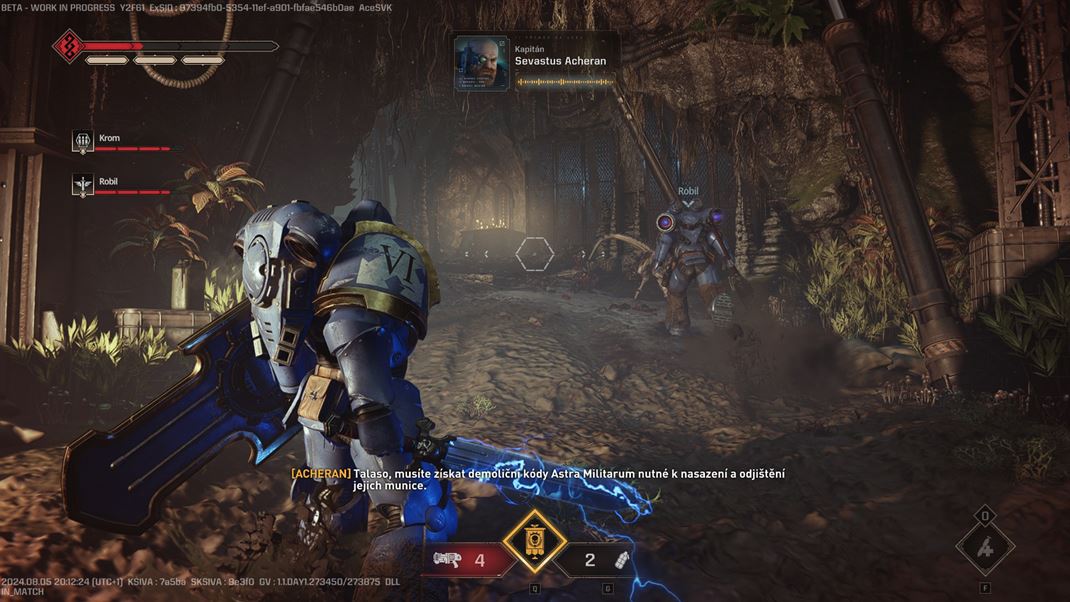
Task: Select squad member Krom's class icon
Action: tap(83, 141)
